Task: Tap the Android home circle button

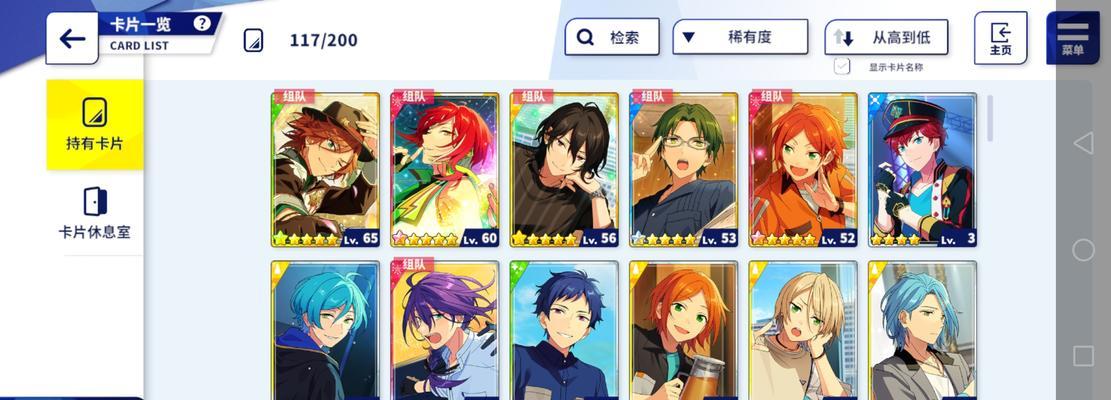Action: pyautogui.click(x=1083, y=250)
